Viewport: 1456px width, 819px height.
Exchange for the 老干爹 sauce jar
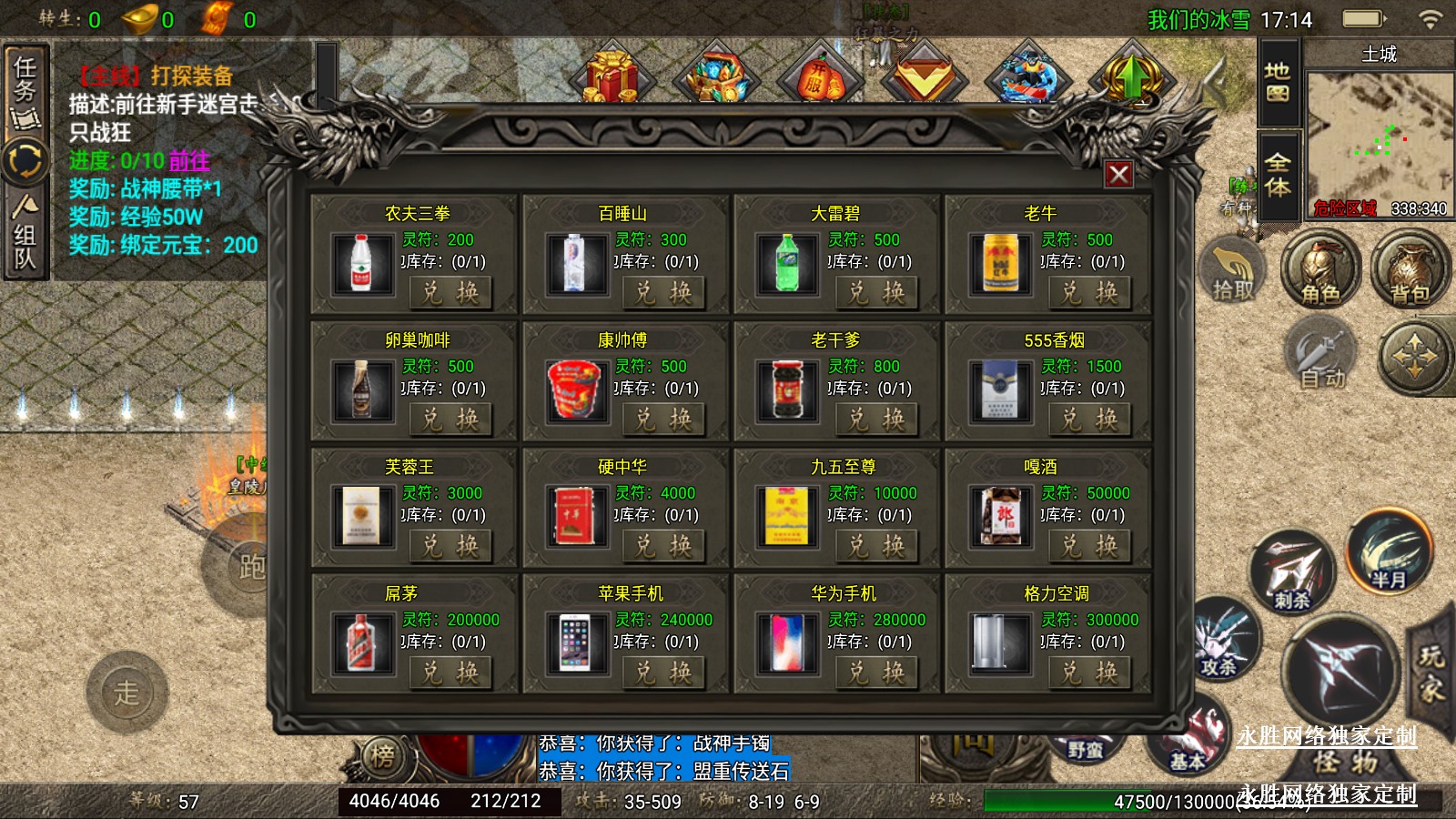point(875,419)
